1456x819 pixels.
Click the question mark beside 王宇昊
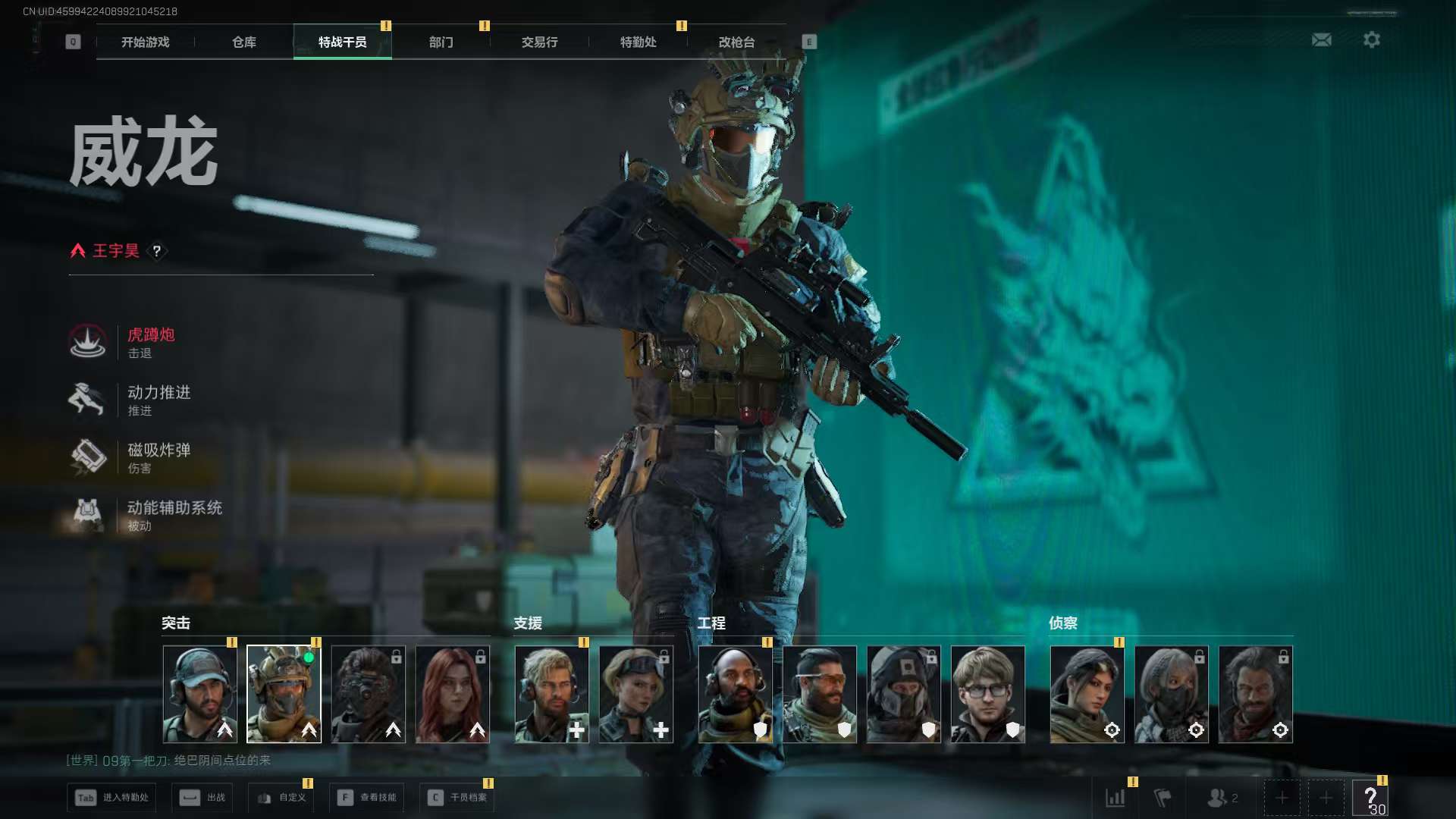(x=157, y=251)
